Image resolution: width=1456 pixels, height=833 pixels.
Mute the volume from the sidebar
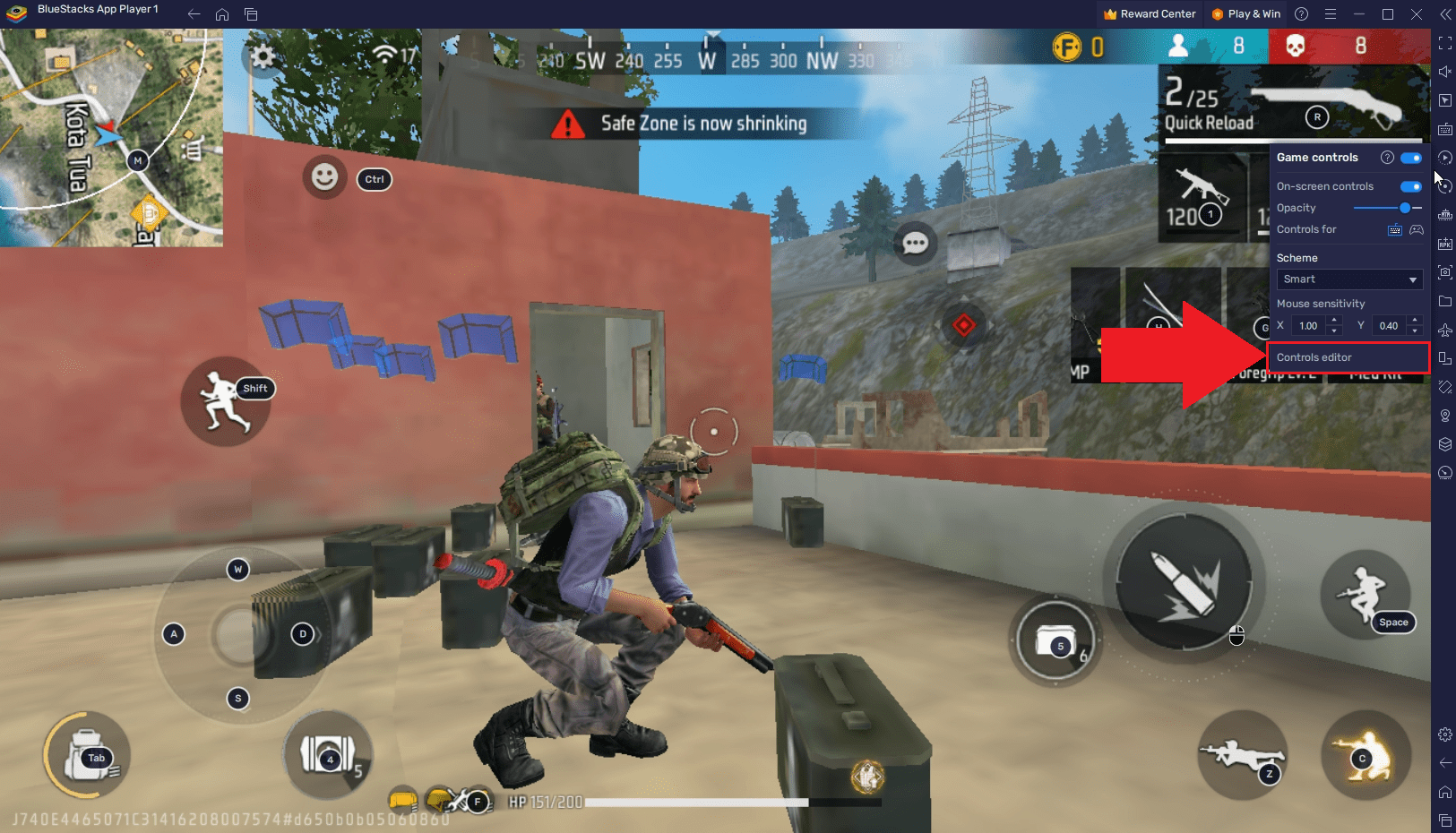click(x=1445, y=71)
